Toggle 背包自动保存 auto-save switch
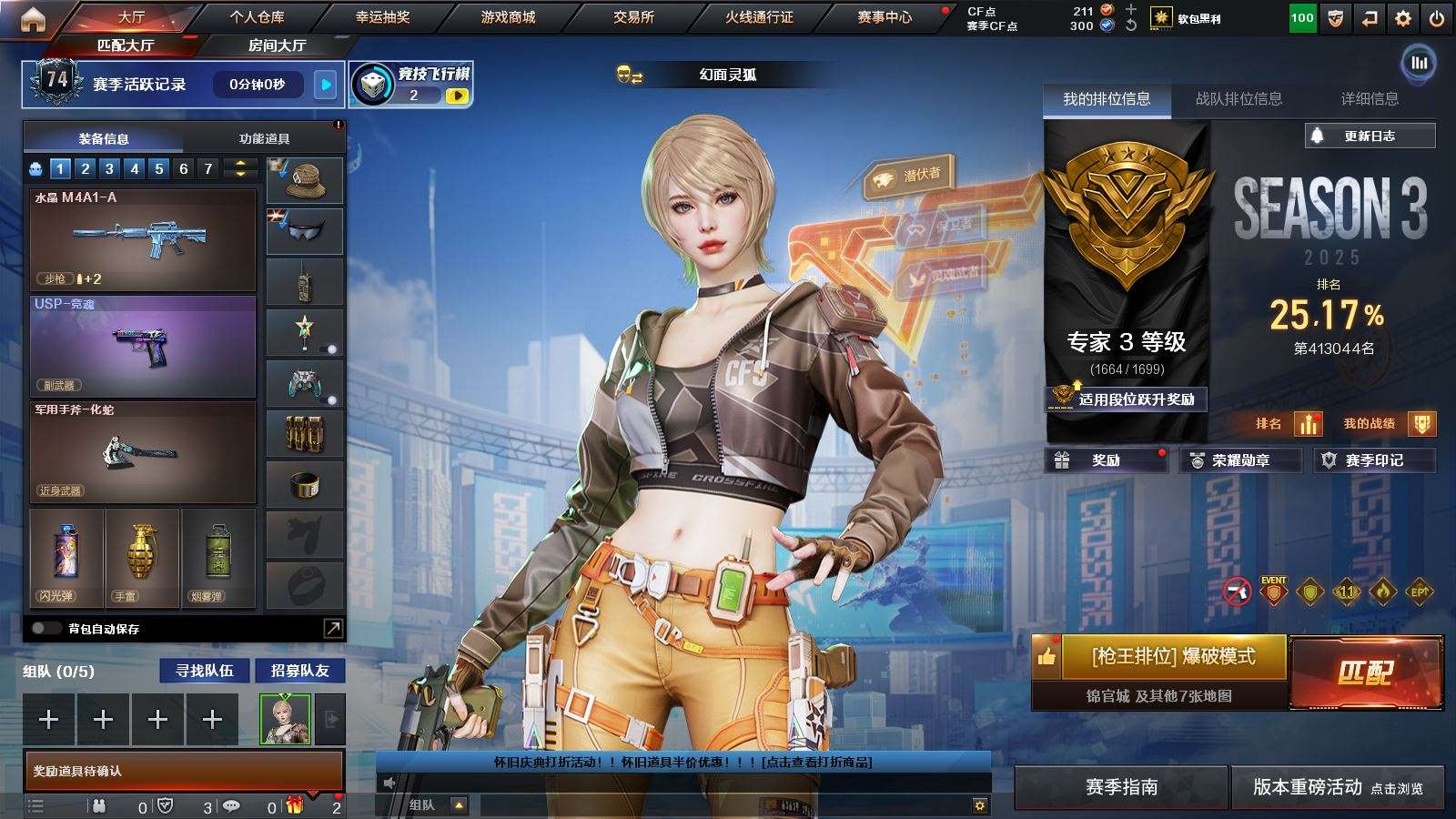This screenshot has height=819, width=1456. pyautogui.click(x=45, y=628)
